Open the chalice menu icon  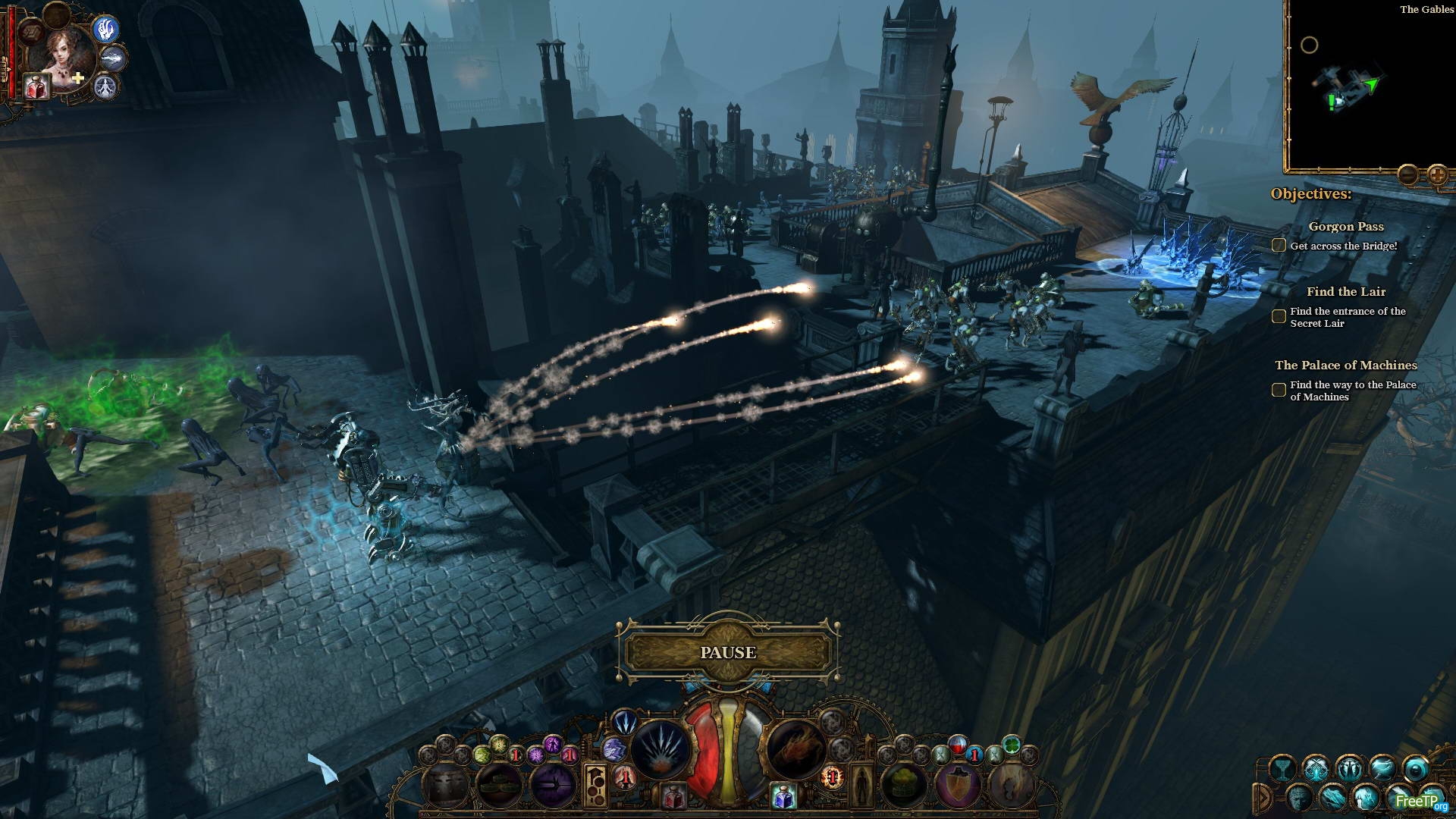[x=1282, y=768]
